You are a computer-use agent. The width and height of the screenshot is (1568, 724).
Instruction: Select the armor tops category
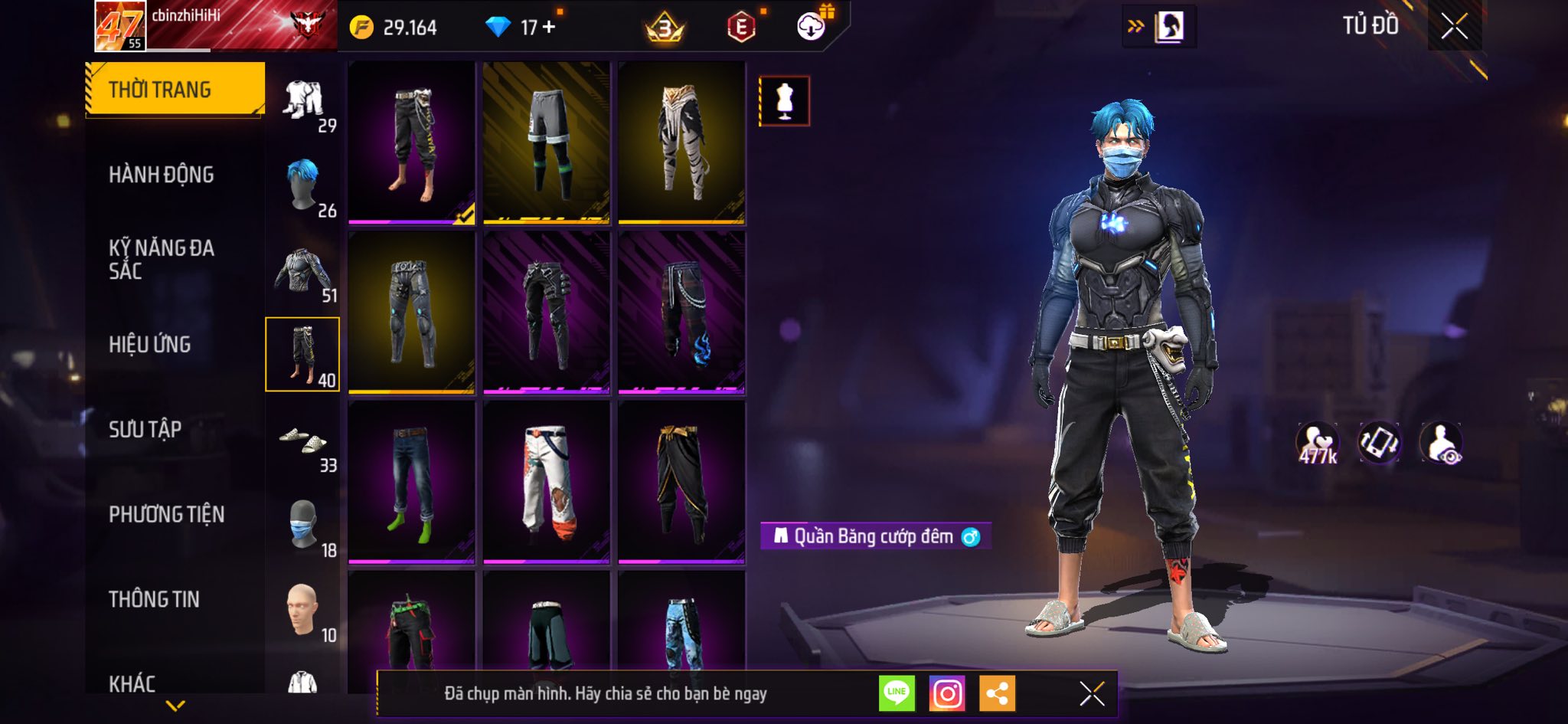tap(303, 271)
